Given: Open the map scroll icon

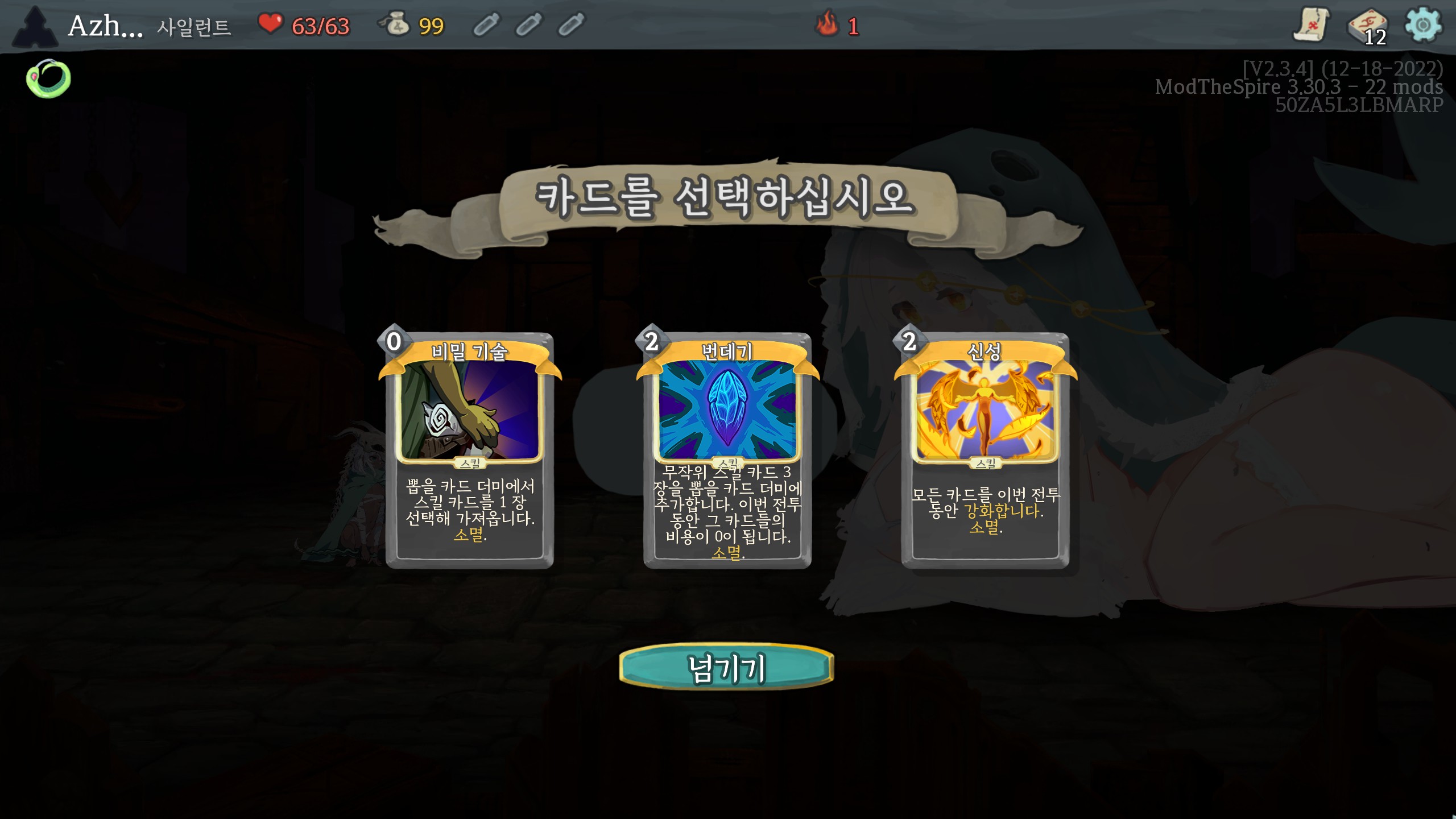Looking at the screenshot, I should [x=1310, y=25].
